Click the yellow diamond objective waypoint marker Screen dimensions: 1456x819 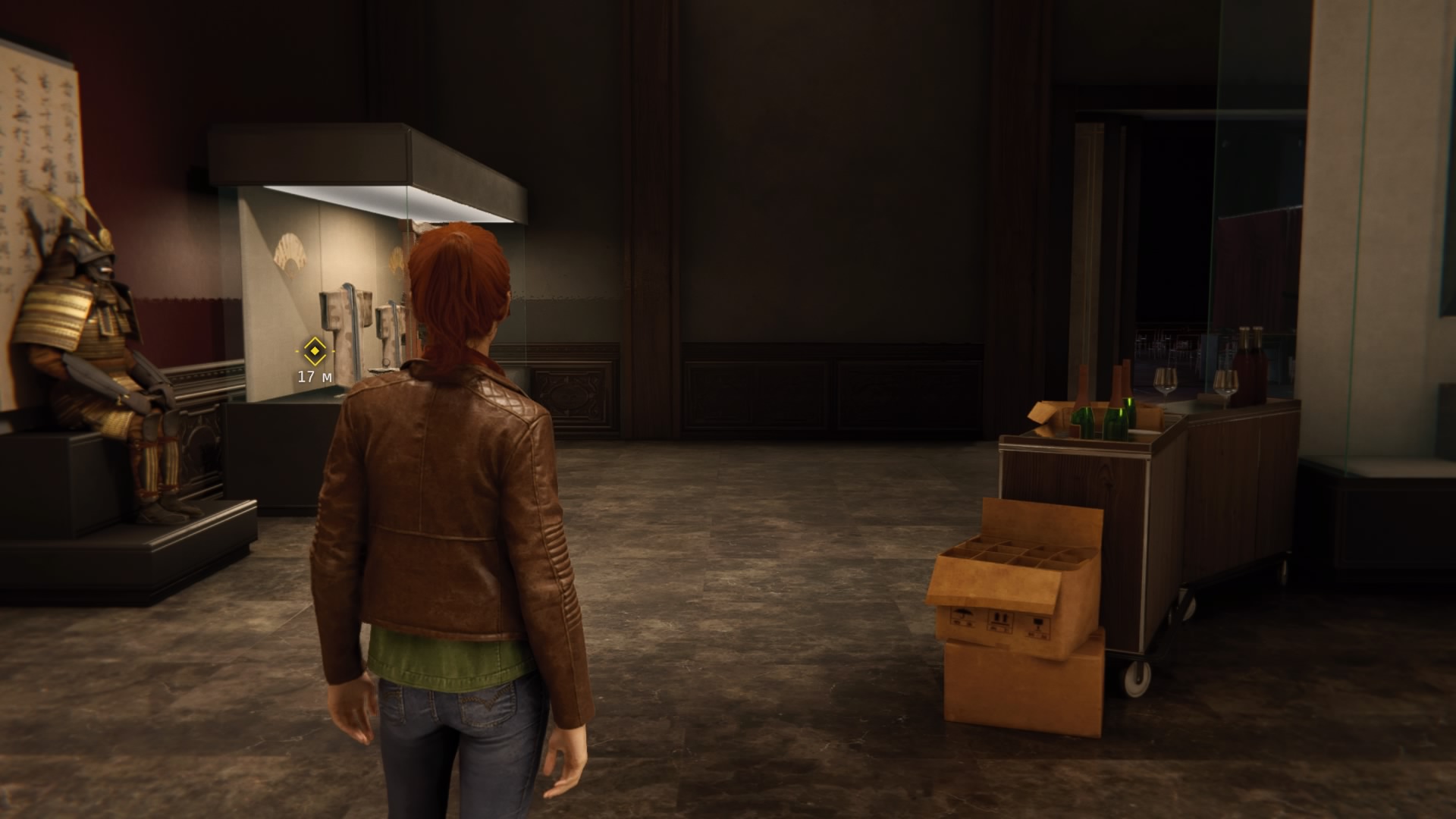[314, 351]
